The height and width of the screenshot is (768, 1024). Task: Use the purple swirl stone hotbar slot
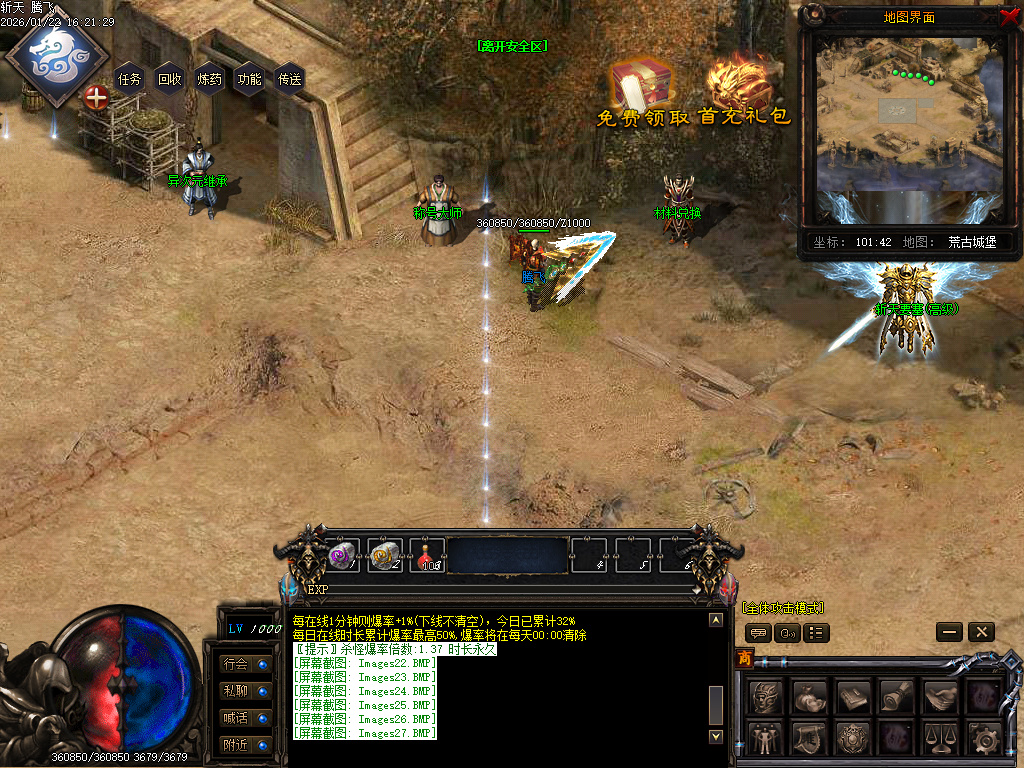pos(343,555)
